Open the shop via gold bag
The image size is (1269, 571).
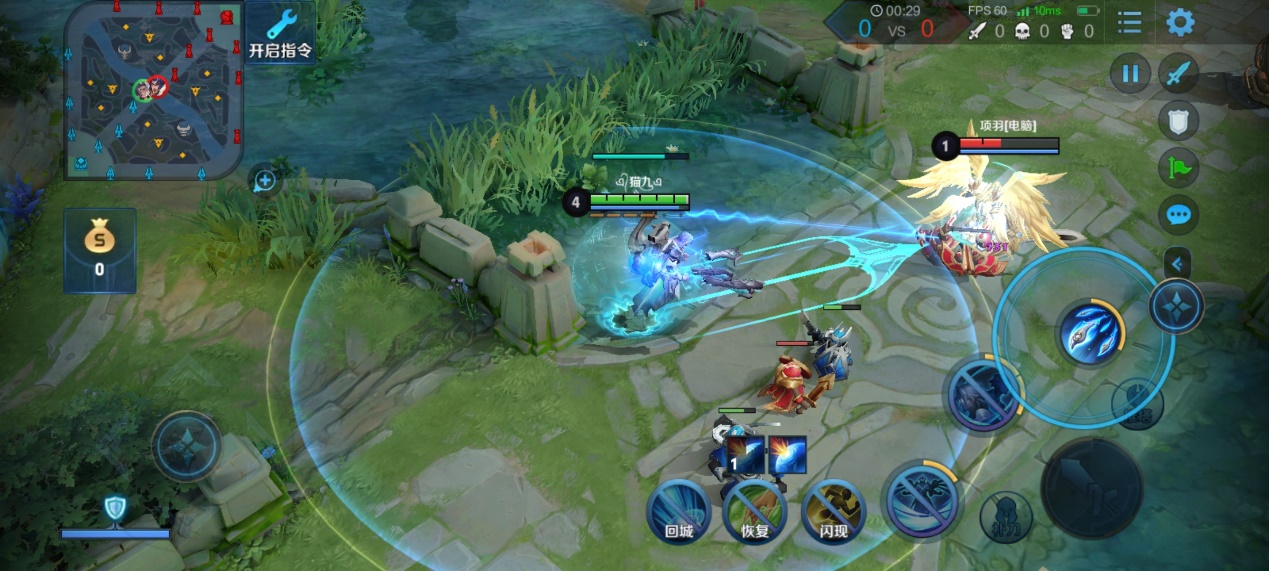(x=99, y=250)
